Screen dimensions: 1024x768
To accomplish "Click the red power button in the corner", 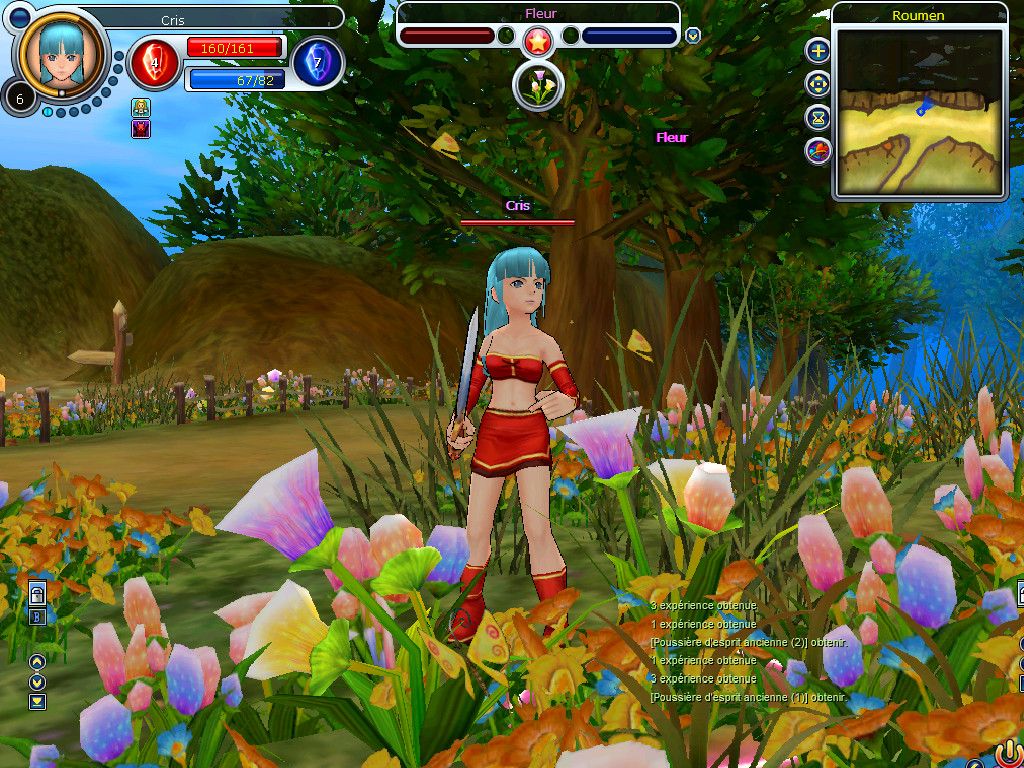I will (1008, 750).
